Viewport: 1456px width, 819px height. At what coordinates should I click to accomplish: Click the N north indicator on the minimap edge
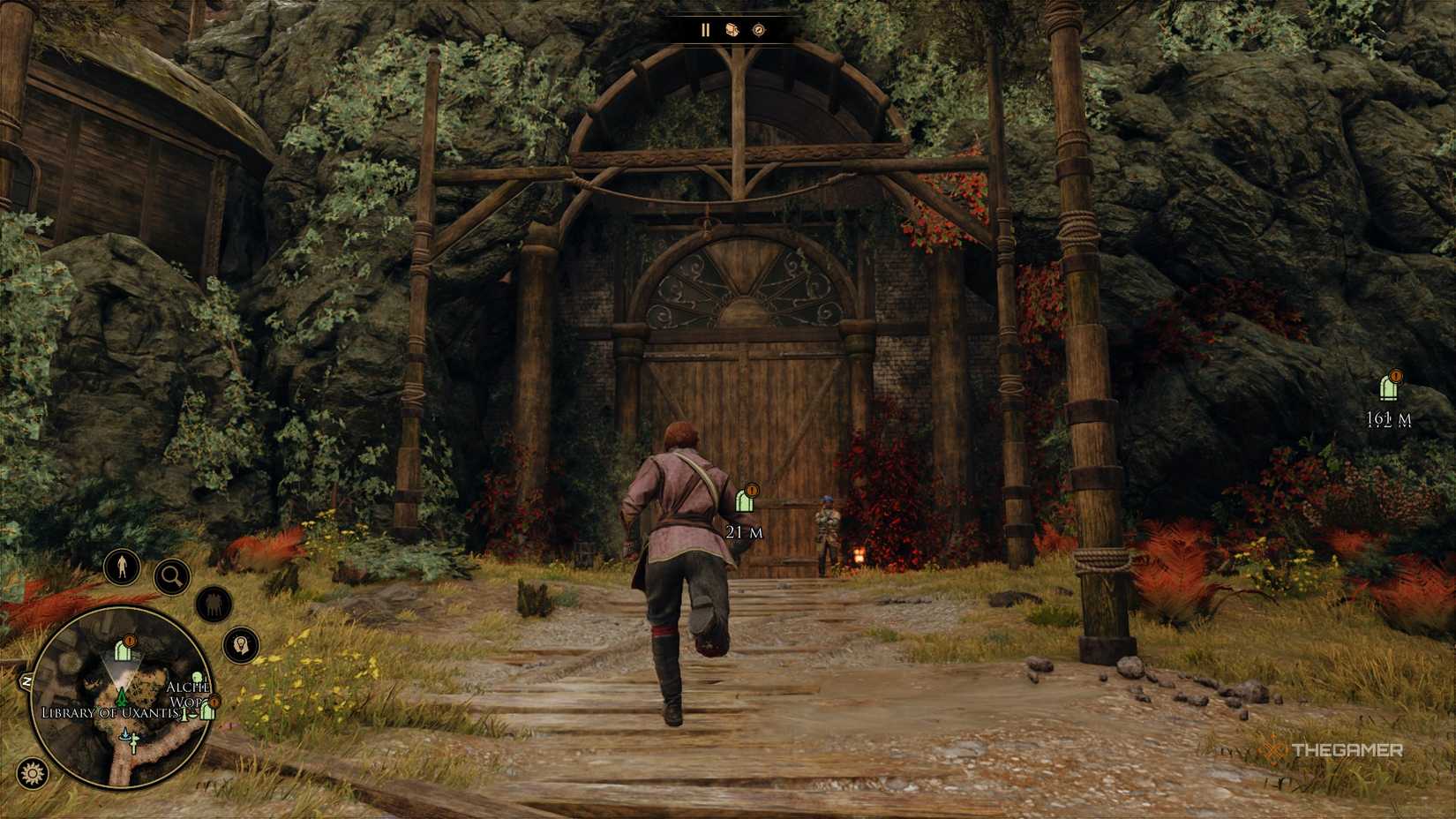[x=26, y=682]
